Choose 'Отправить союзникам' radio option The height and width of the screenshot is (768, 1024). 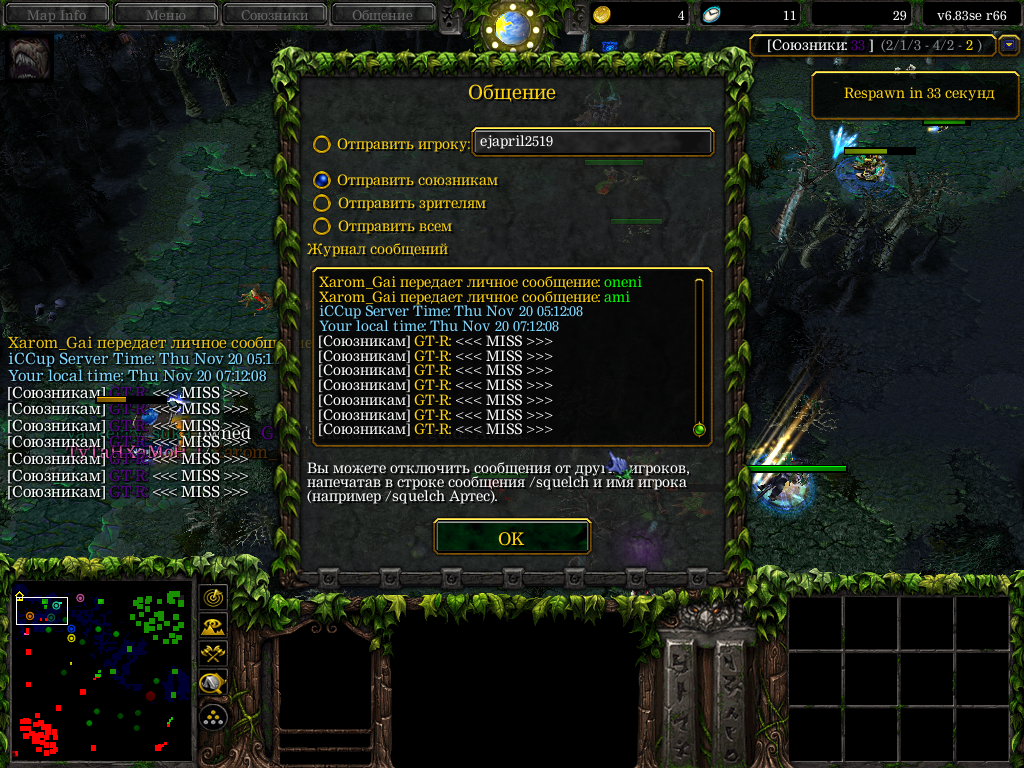pyautogui.click(x=322, y=180)
